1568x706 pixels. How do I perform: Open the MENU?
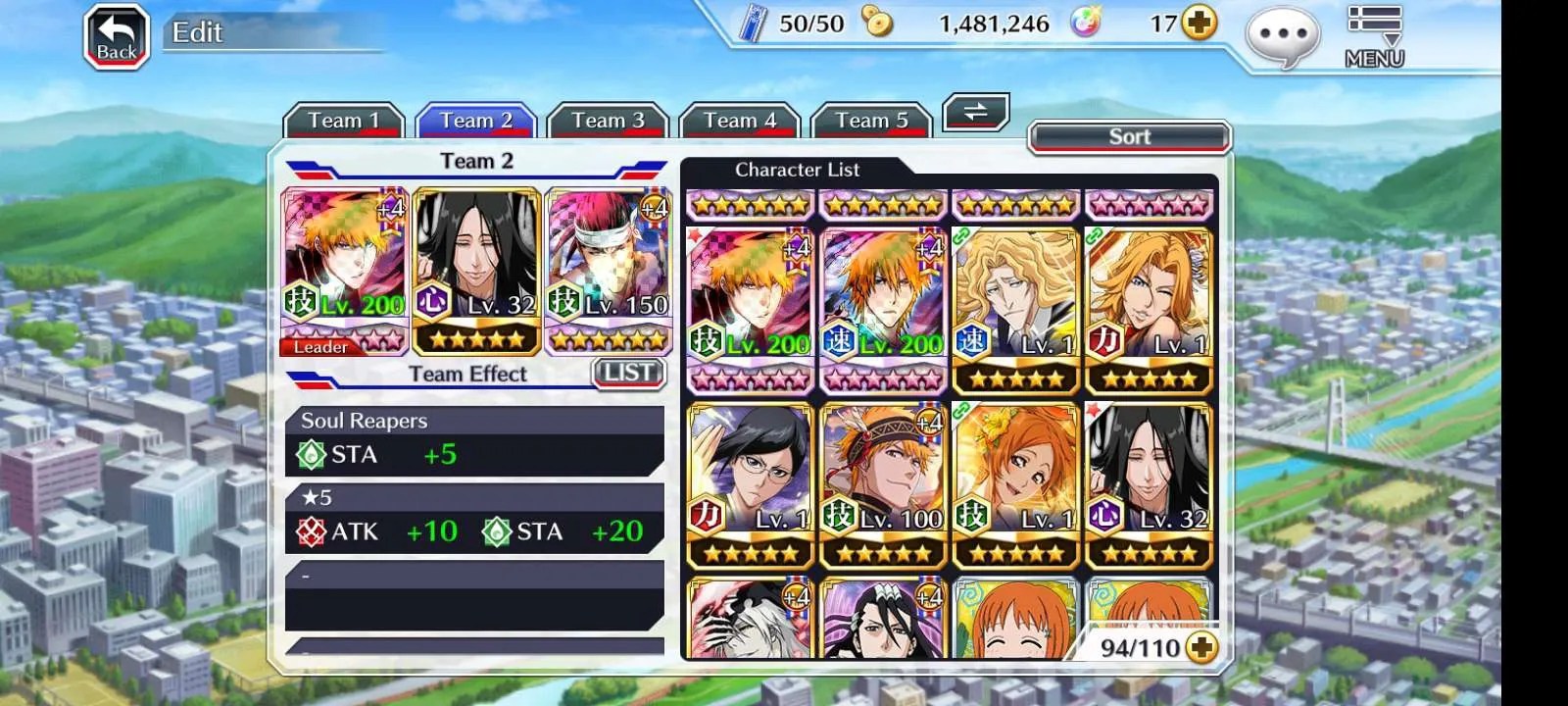[x=1374, y=37]
